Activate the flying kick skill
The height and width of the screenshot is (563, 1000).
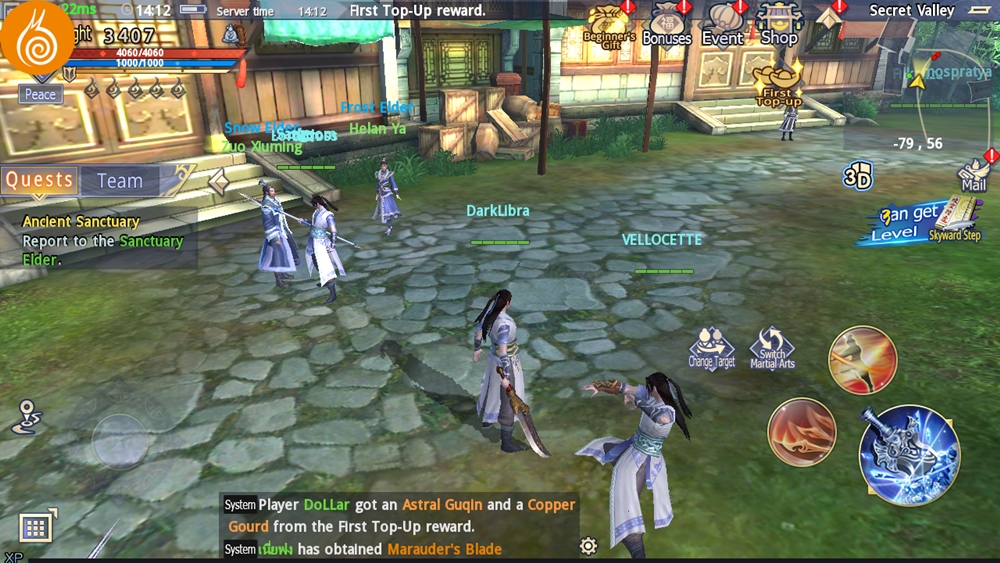[862, 360]
